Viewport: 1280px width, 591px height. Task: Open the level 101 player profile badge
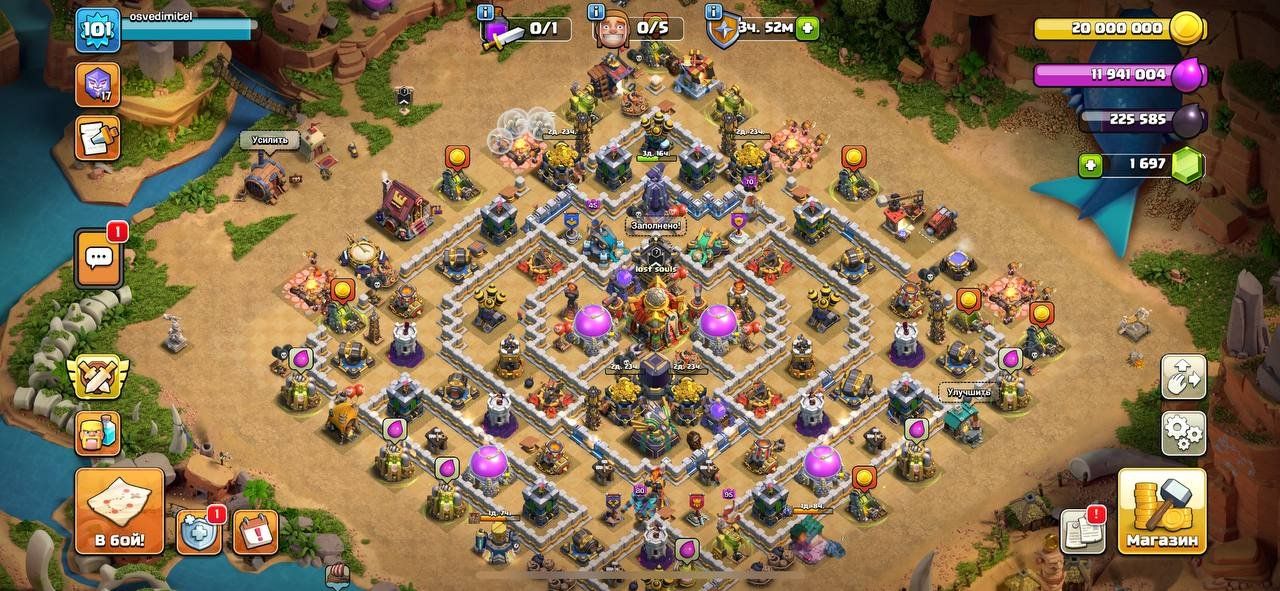click(98, 28)
